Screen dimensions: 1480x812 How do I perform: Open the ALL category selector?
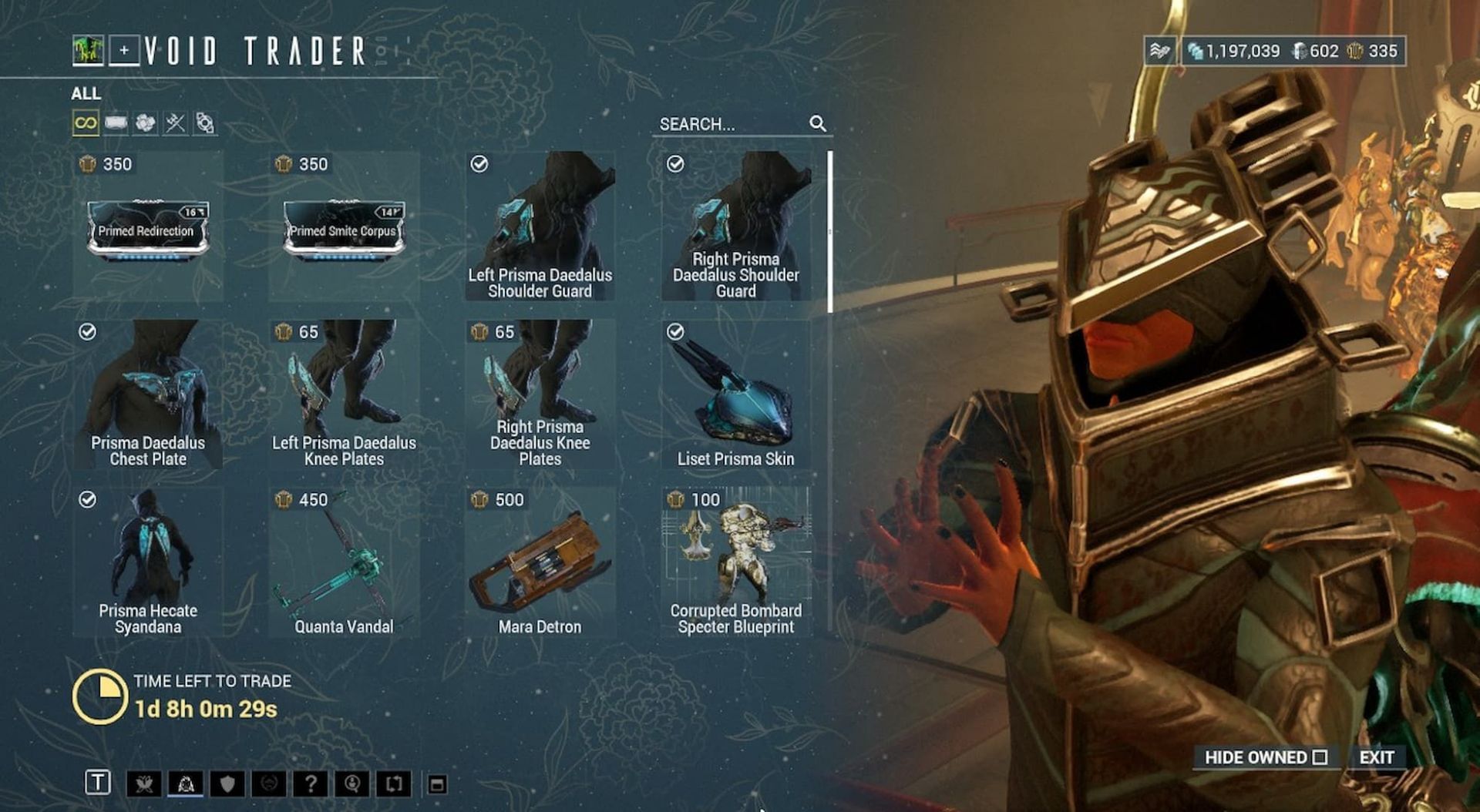point(87,94)
